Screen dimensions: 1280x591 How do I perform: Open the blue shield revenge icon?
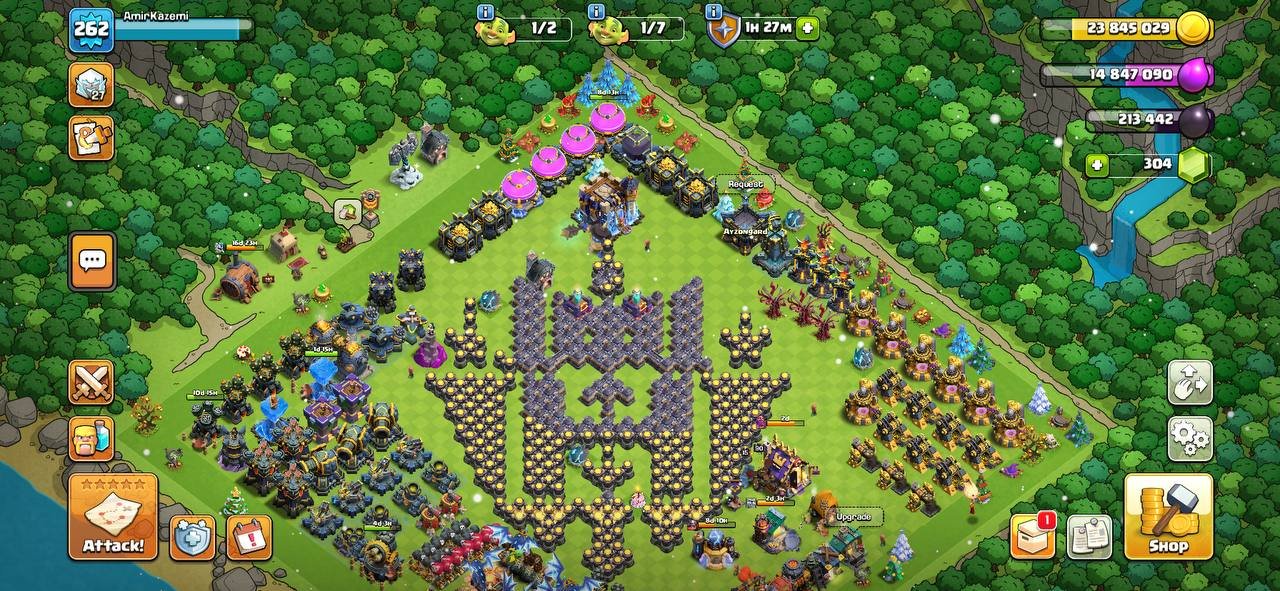[192, 537]
